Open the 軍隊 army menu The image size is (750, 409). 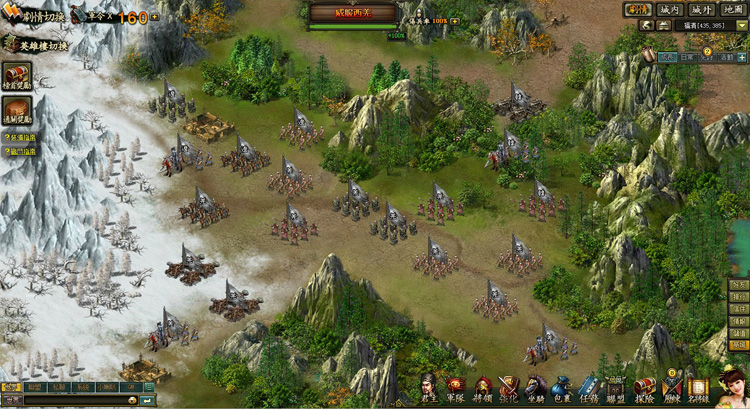(456, 388)
